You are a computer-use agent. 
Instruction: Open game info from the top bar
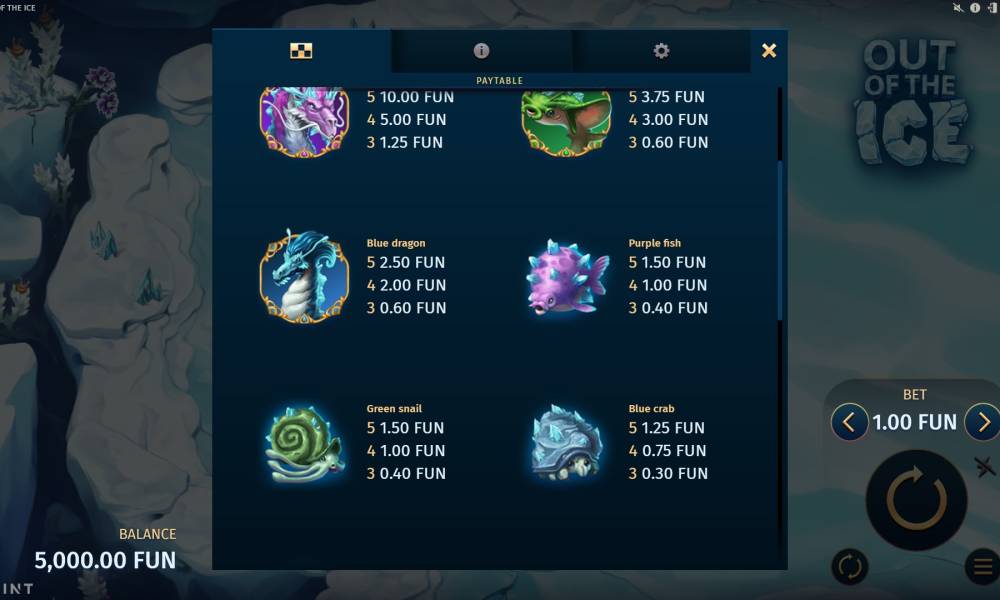click(975, 8)
